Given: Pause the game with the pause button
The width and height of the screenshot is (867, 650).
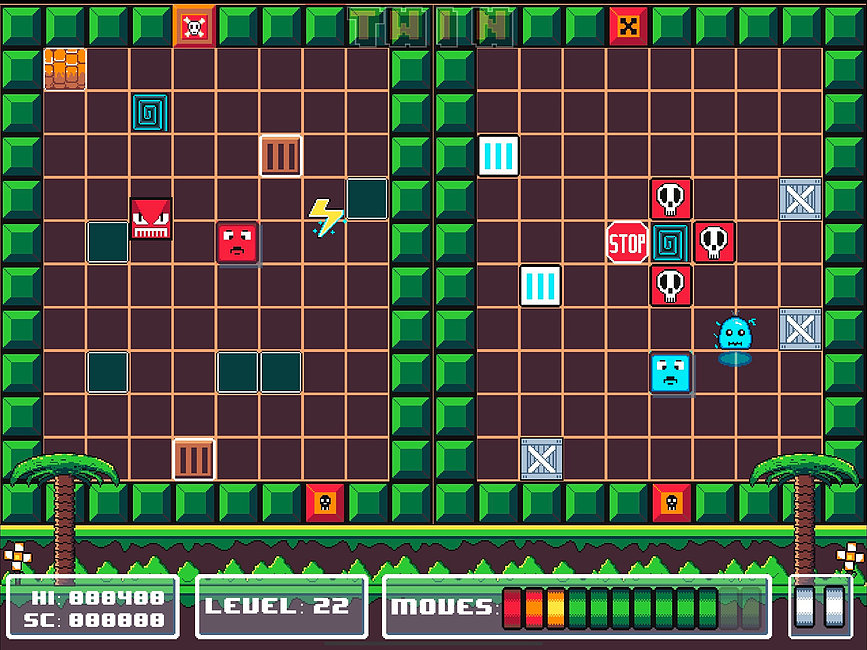Looking at the screenshot, I should pyautogui.click(x=820, y=606).
